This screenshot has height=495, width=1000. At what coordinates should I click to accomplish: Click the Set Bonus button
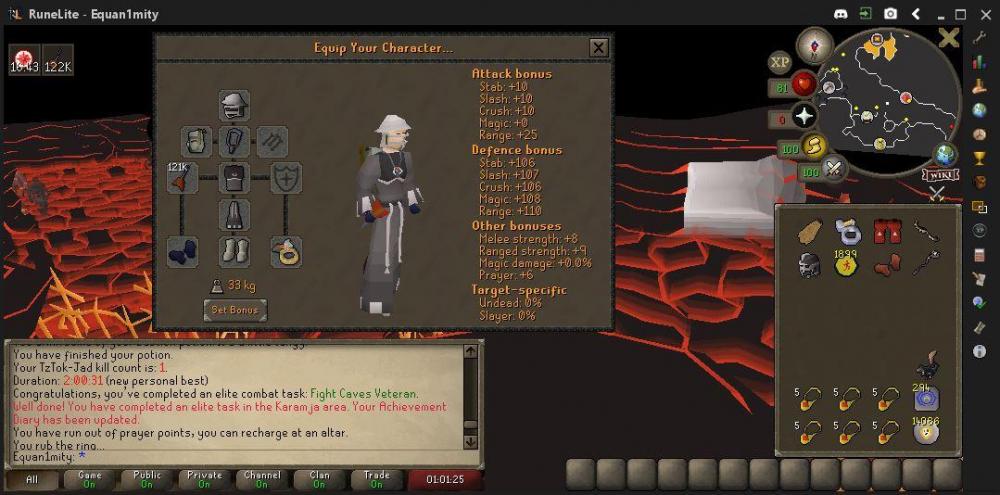[235, 310]
